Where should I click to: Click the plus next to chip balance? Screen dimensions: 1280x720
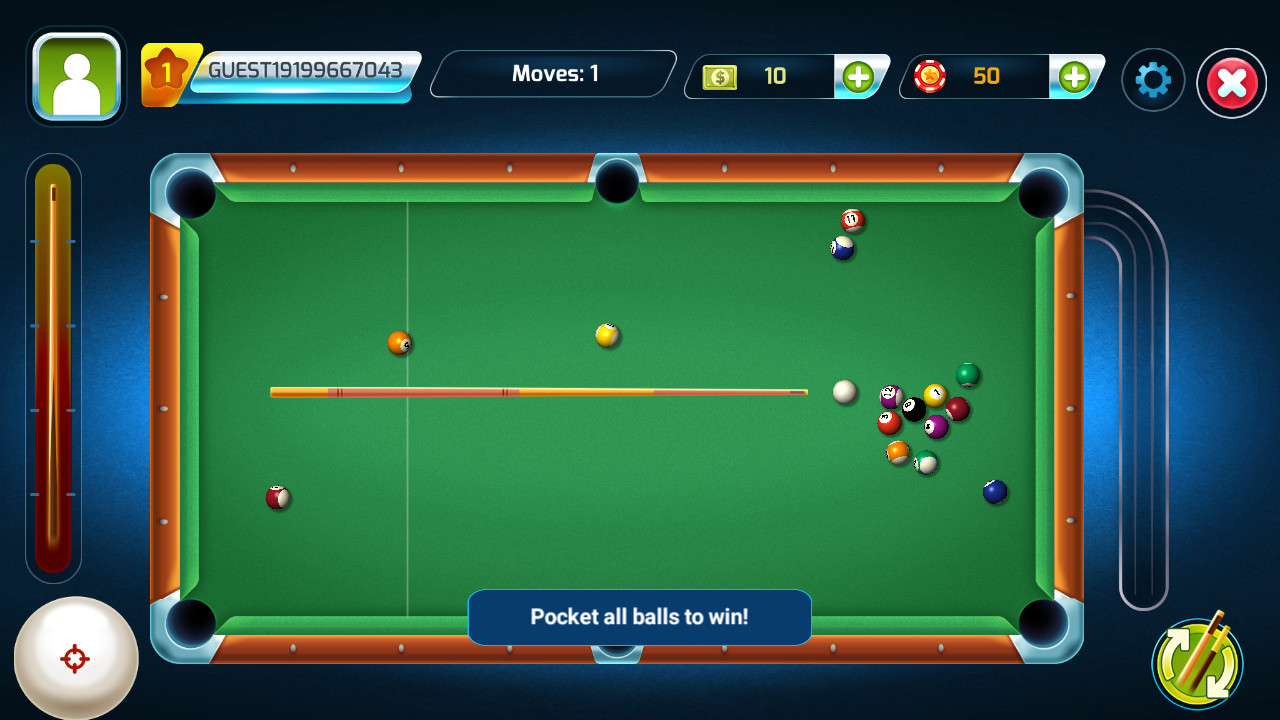(x=1077, y=77)
